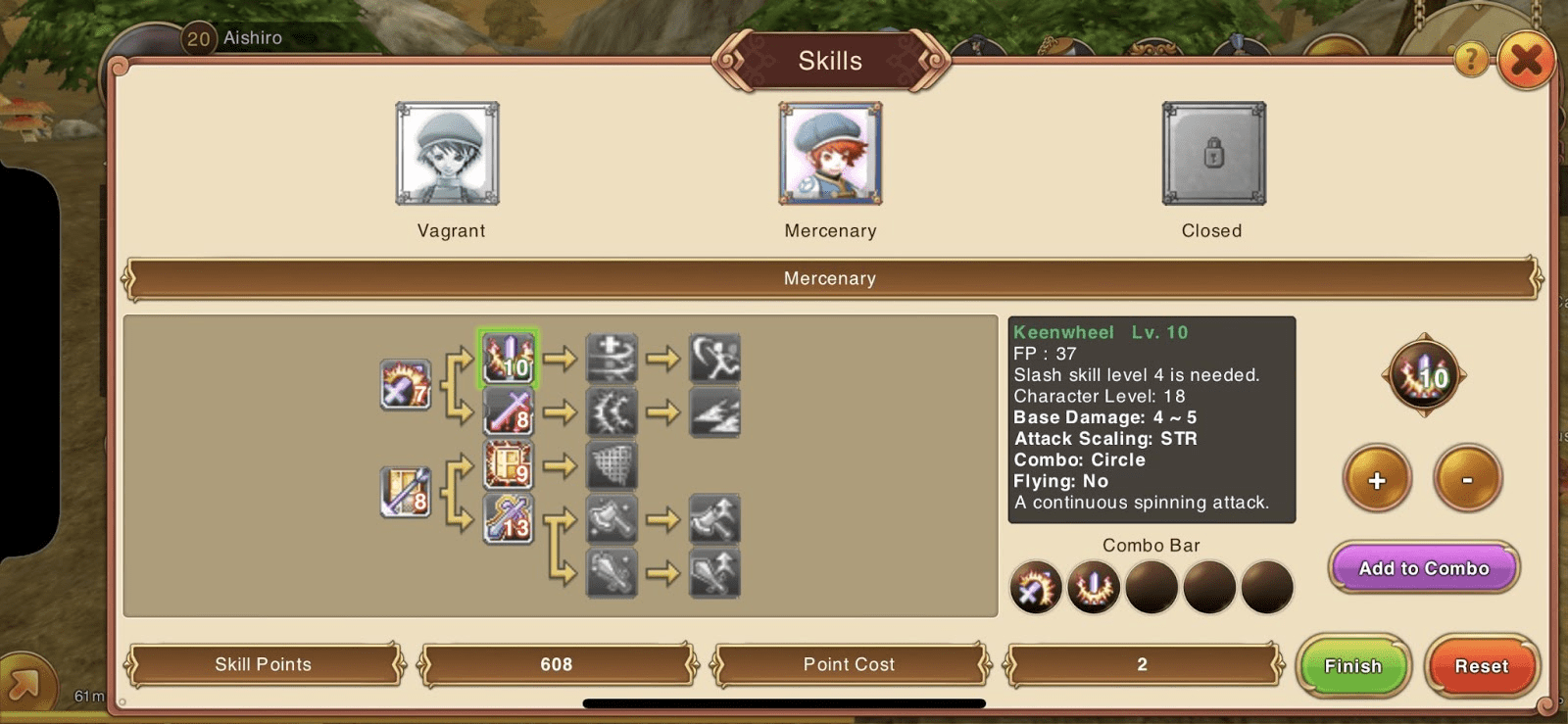Screen dimensions: 1568x724
Task: Select the Keenwheel skill icon (level 10)
Action: click(x=507, y=360)
